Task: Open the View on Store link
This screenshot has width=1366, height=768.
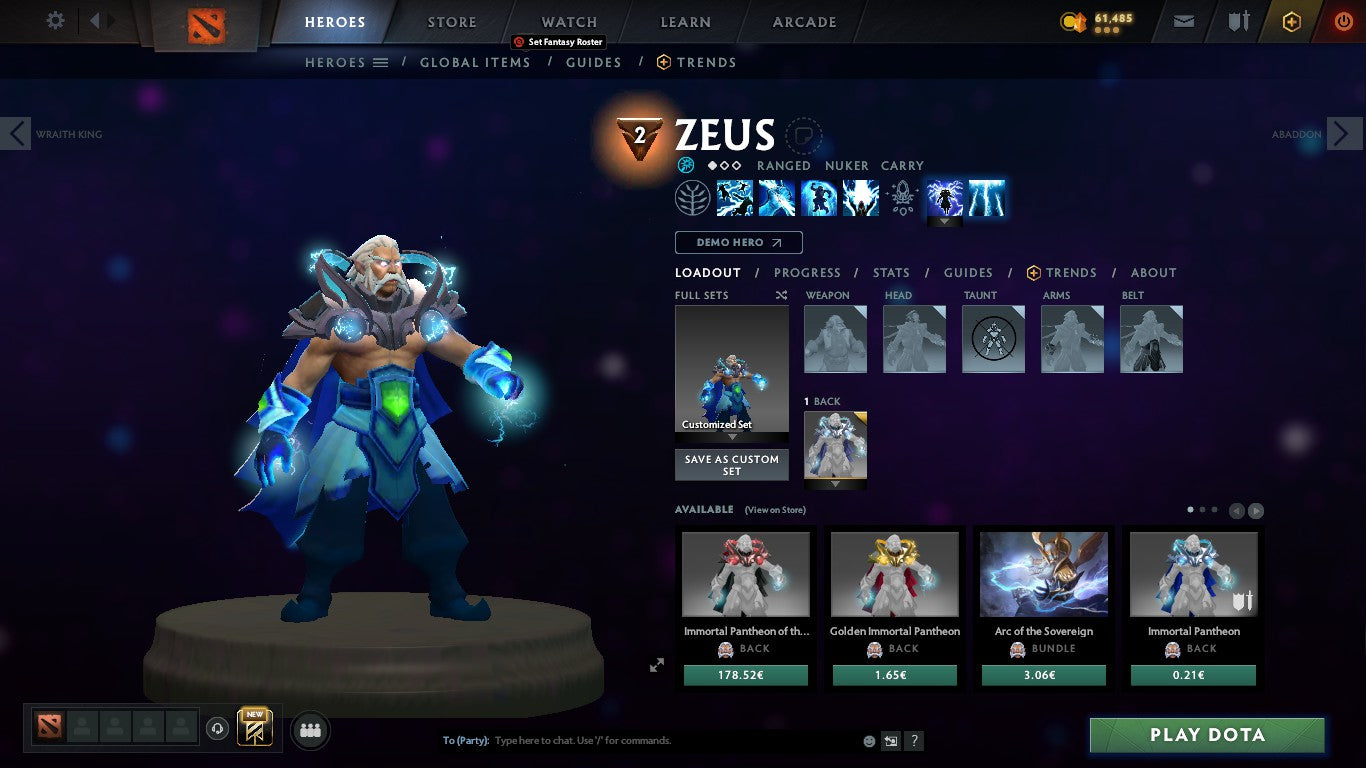Action: click(775, 510)
